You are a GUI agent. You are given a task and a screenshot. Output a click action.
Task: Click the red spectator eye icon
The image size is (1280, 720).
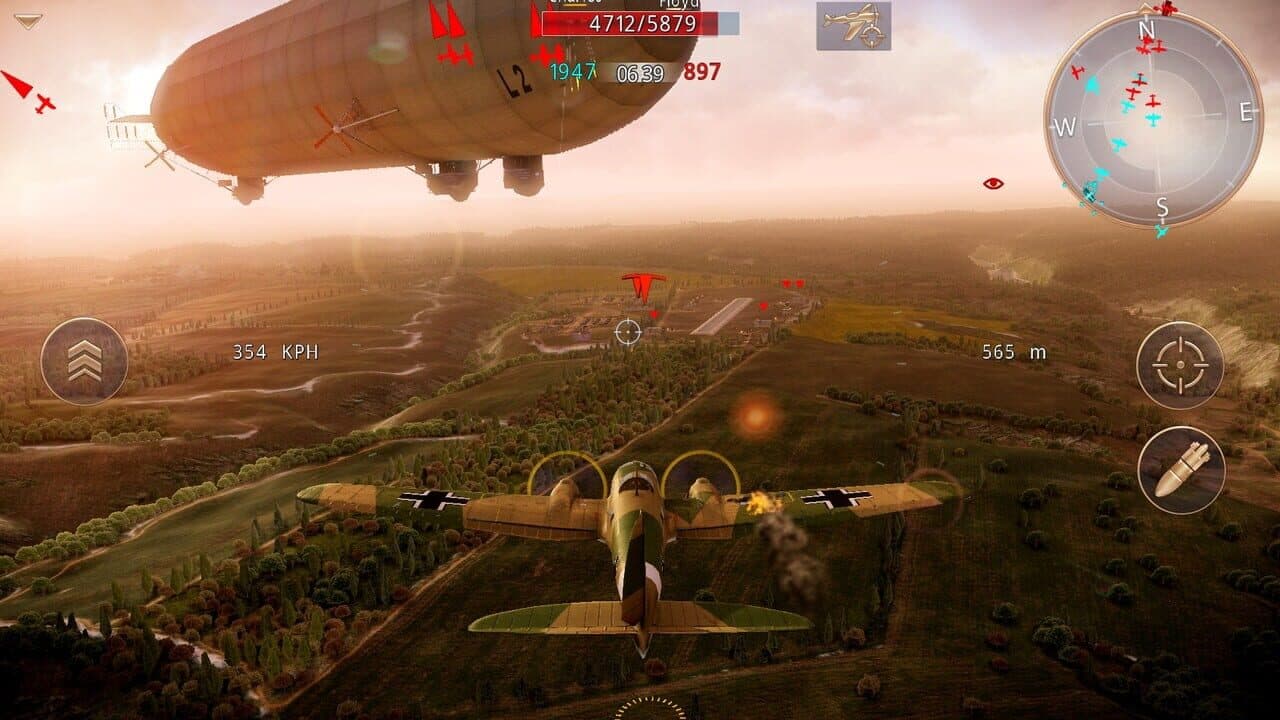tap(991, 182)
